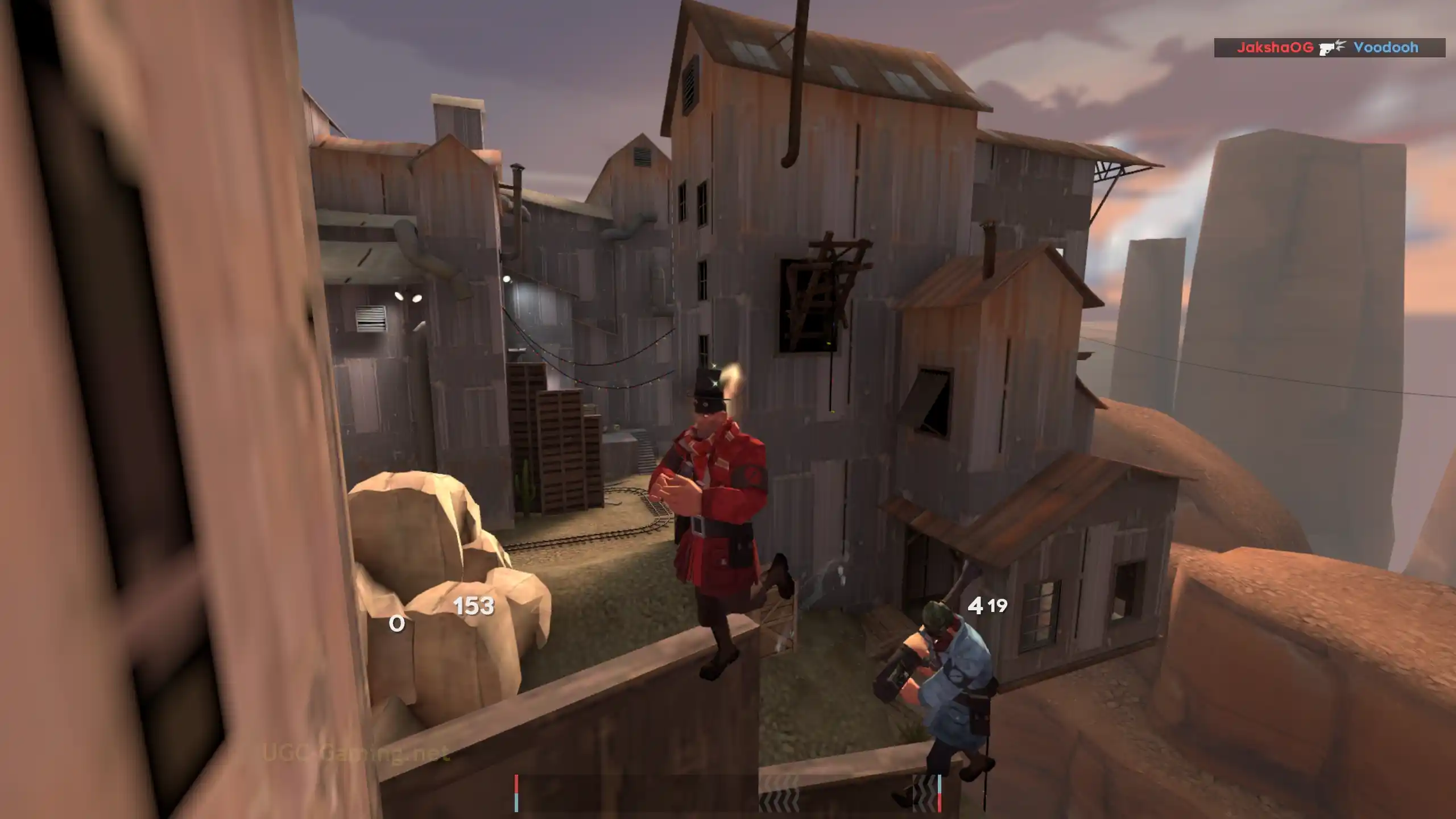The image size is (1456, 819).
Task: Select Voodooh's name in the kill feed
Action: click(1385, 48)
